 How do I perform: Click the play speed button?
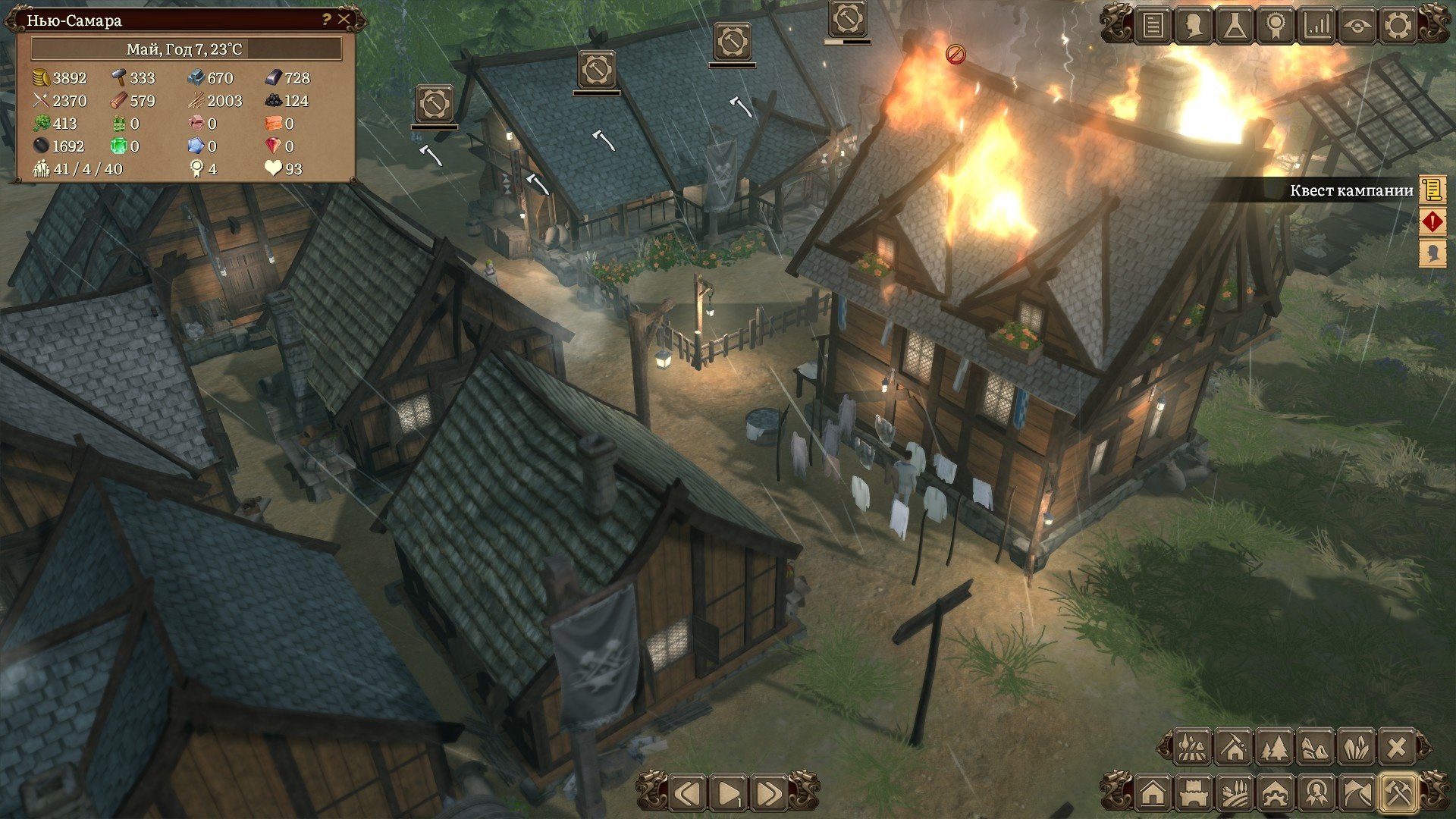[x=728, y=794]
